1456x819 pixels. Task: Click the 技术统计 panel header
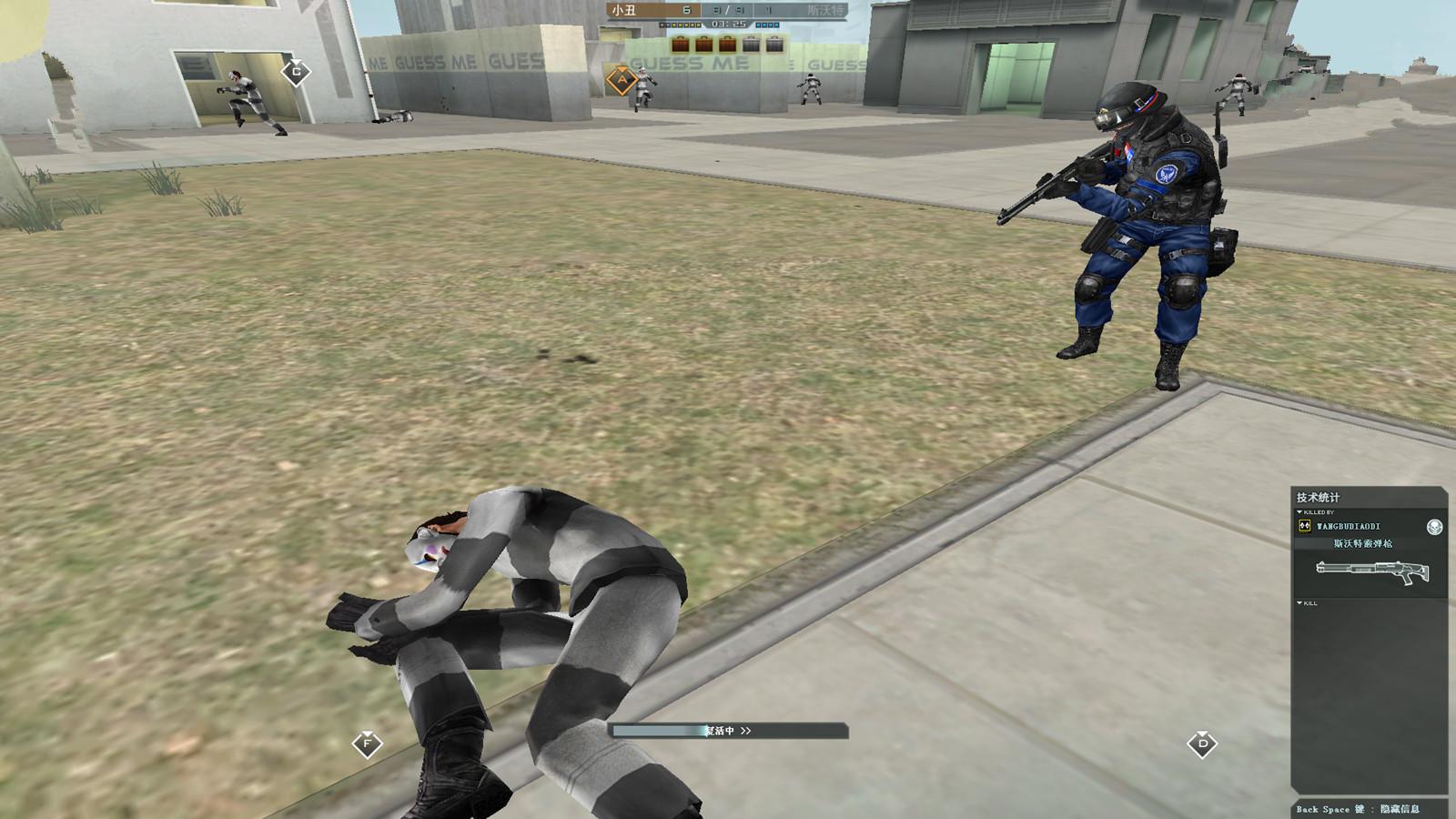[x=1319, y=497]
